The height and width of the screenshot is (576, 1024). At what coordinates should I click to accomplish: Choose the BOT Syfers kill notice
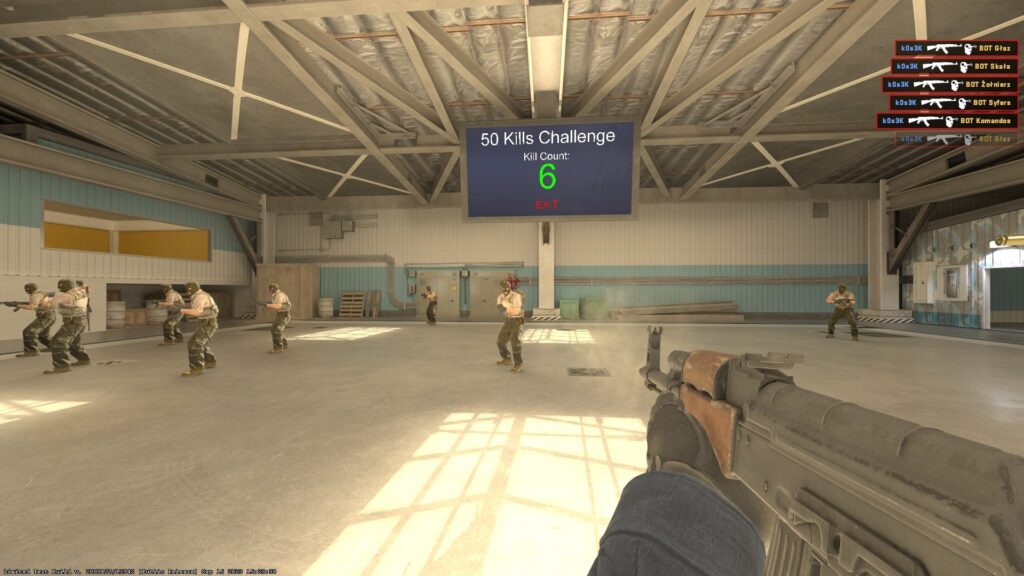[x=953, y=102]
